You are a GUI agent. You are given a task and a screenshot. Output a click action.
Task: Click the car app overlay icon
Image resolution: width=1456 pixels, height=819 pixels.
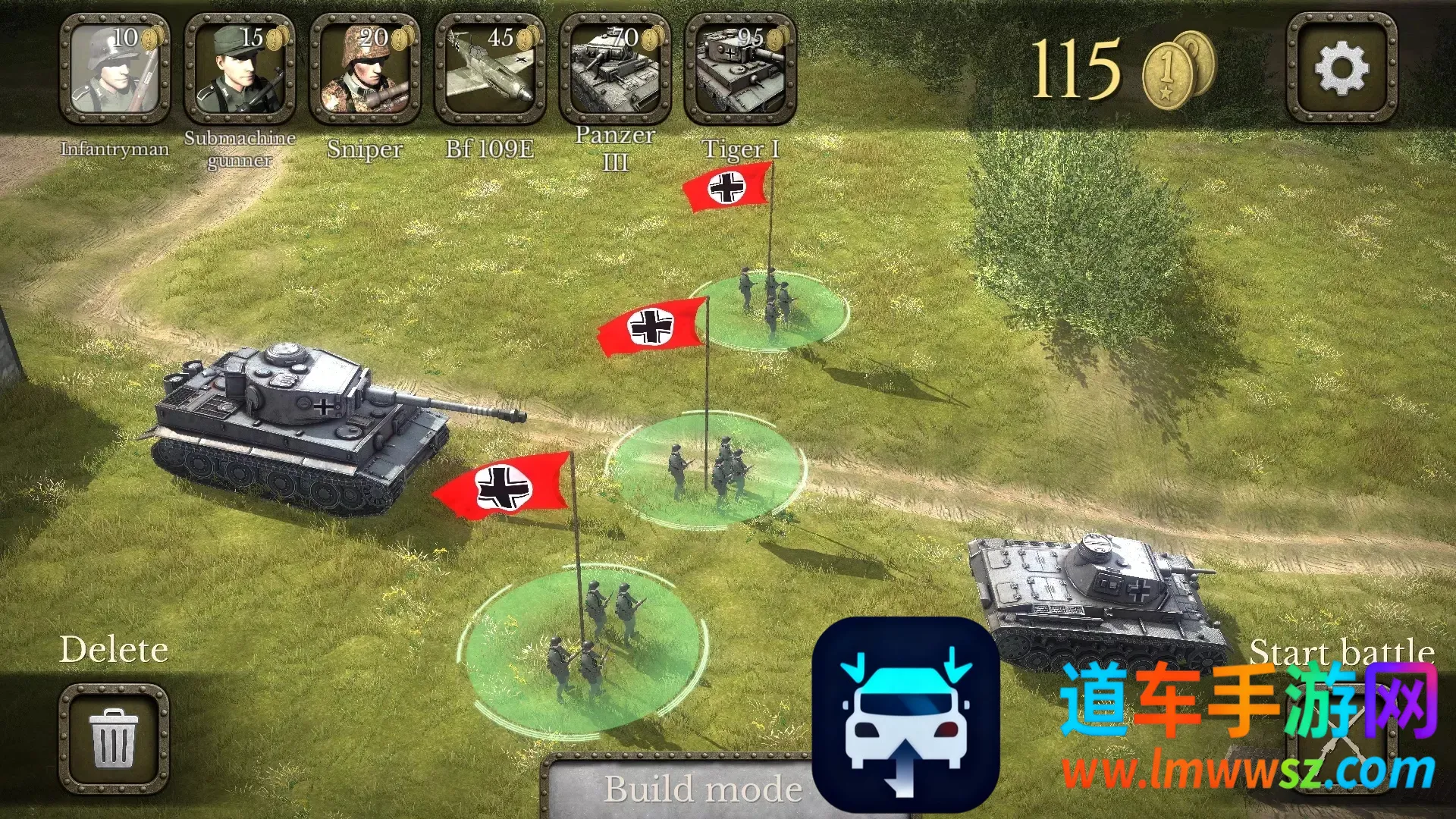(905, 714)
